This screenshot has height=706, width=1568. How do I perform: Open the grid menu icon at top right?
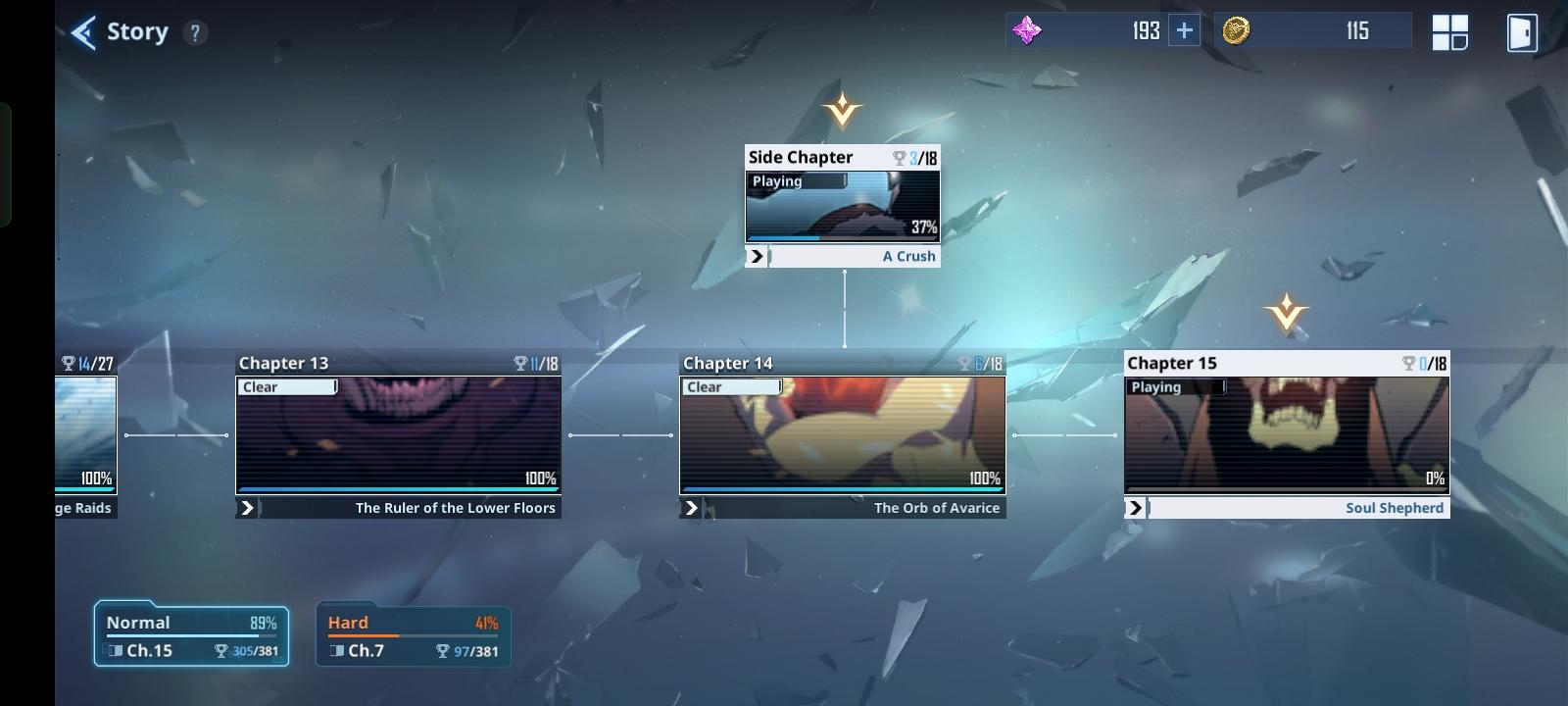click(x=1449, y=30)
